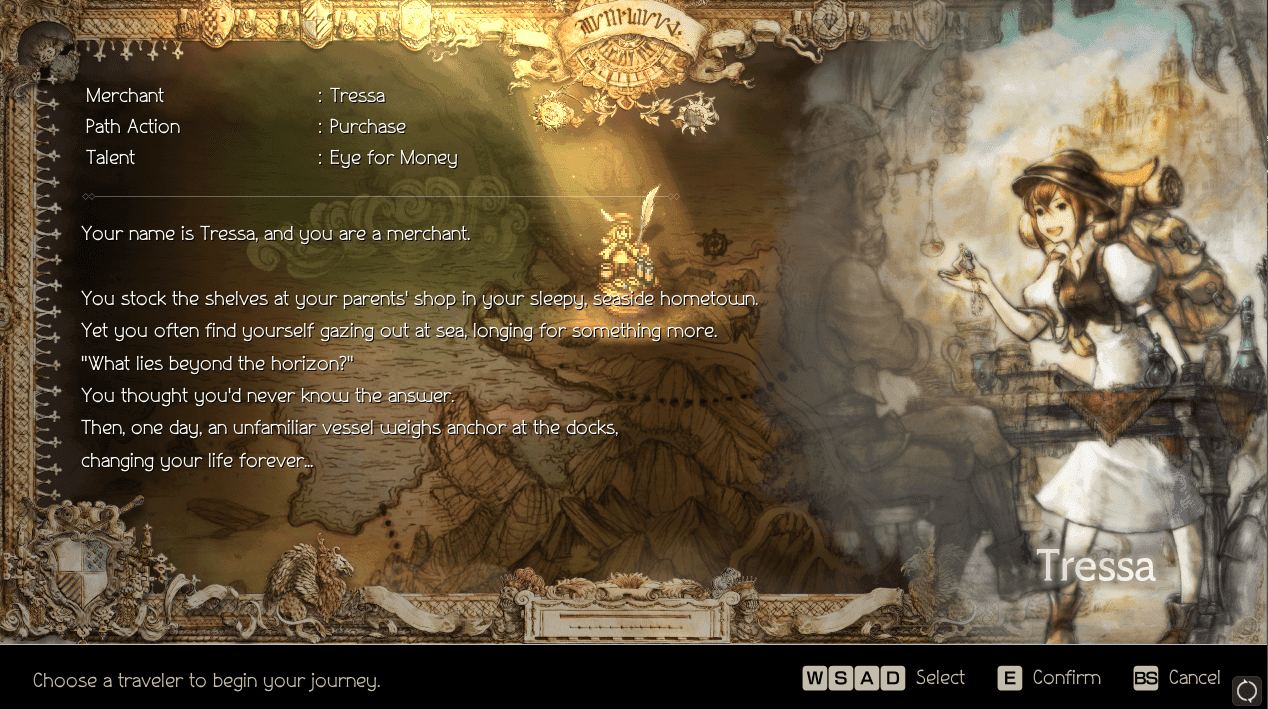Select Tressa's sprite on the map
This screenshot has height=709, width=1268.
[x=624, y=249]
